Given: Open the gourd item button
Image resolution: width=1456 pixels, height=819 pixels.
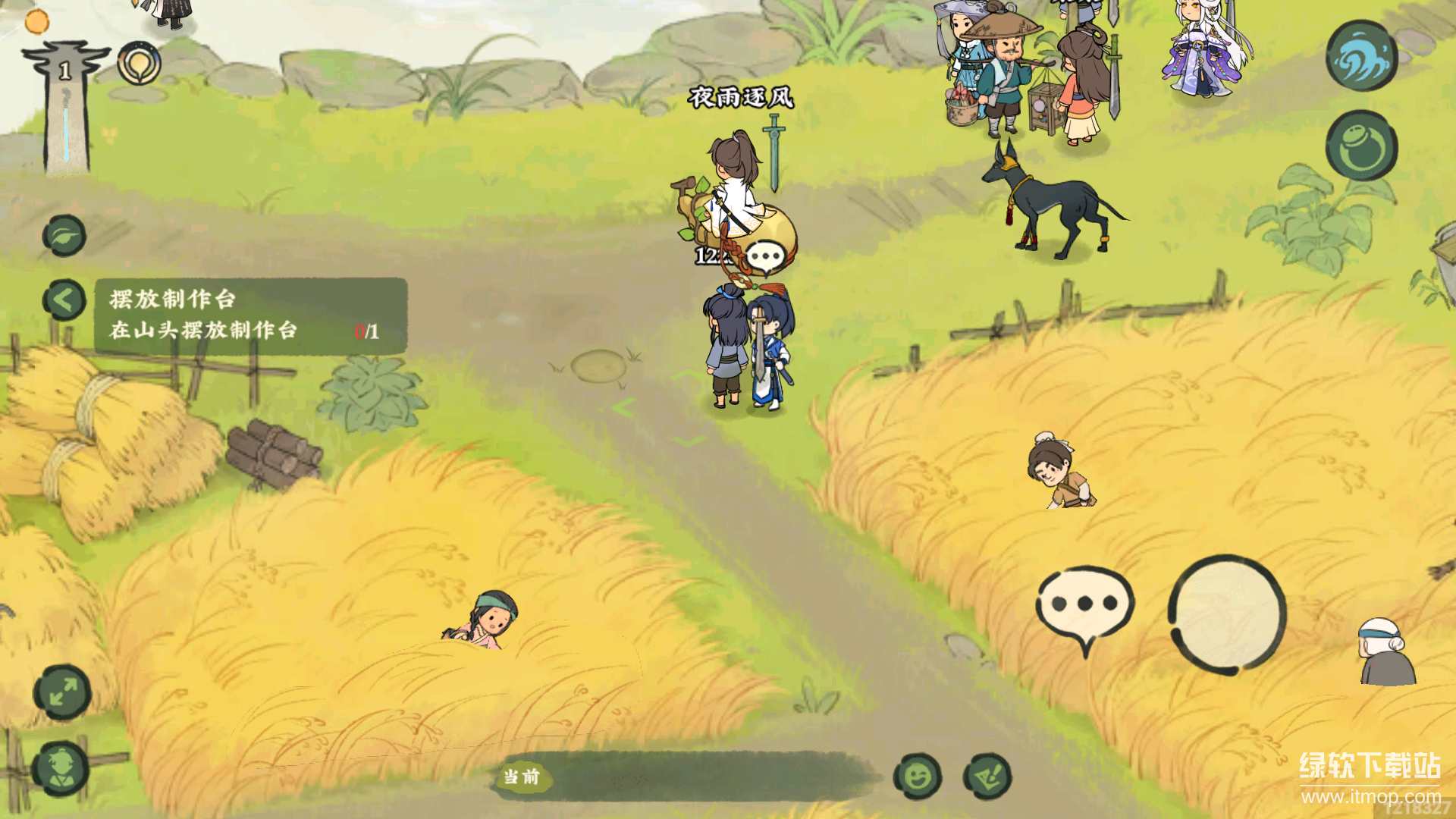Looking at the screenshot, I should [x=1361, y=147].
